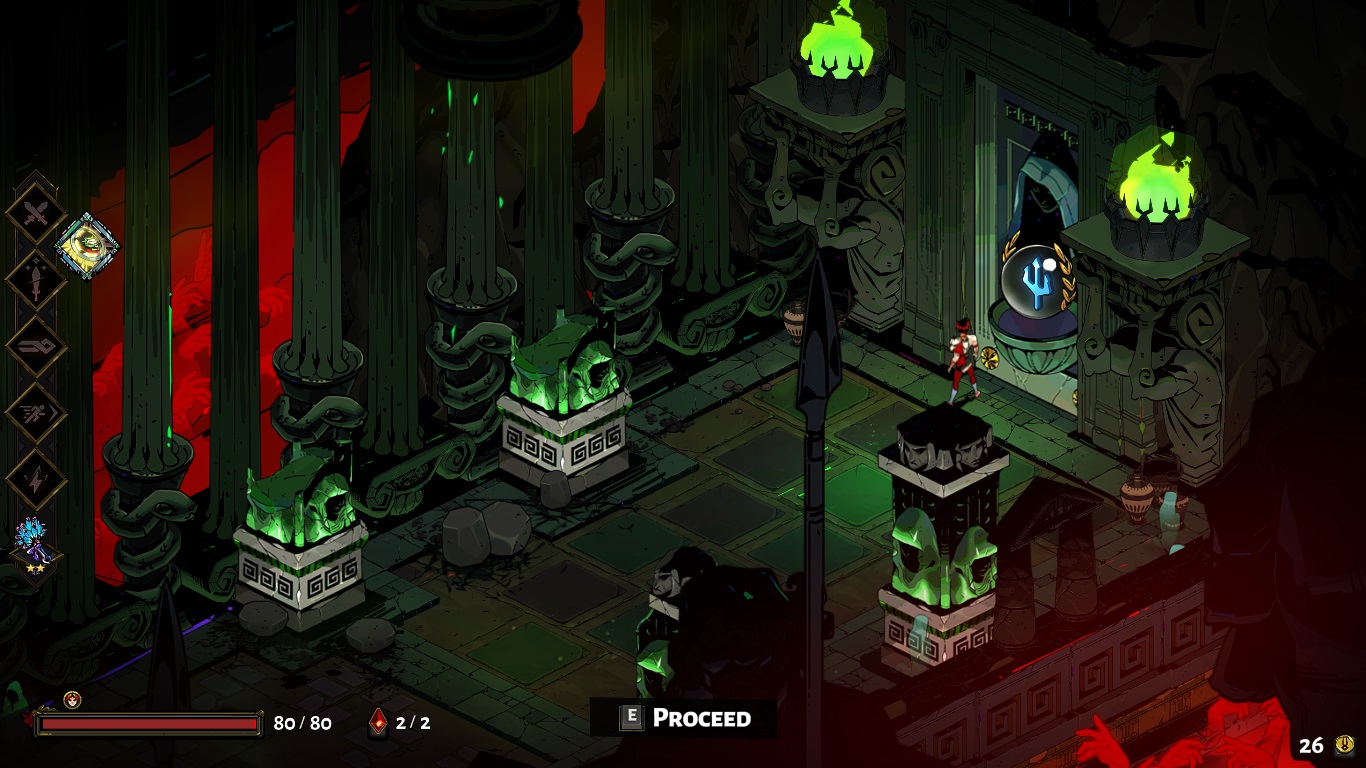Select the crossed swords Attack boon slot
The height and width of the screenshot is (768, 1366).
coord(36,213)
